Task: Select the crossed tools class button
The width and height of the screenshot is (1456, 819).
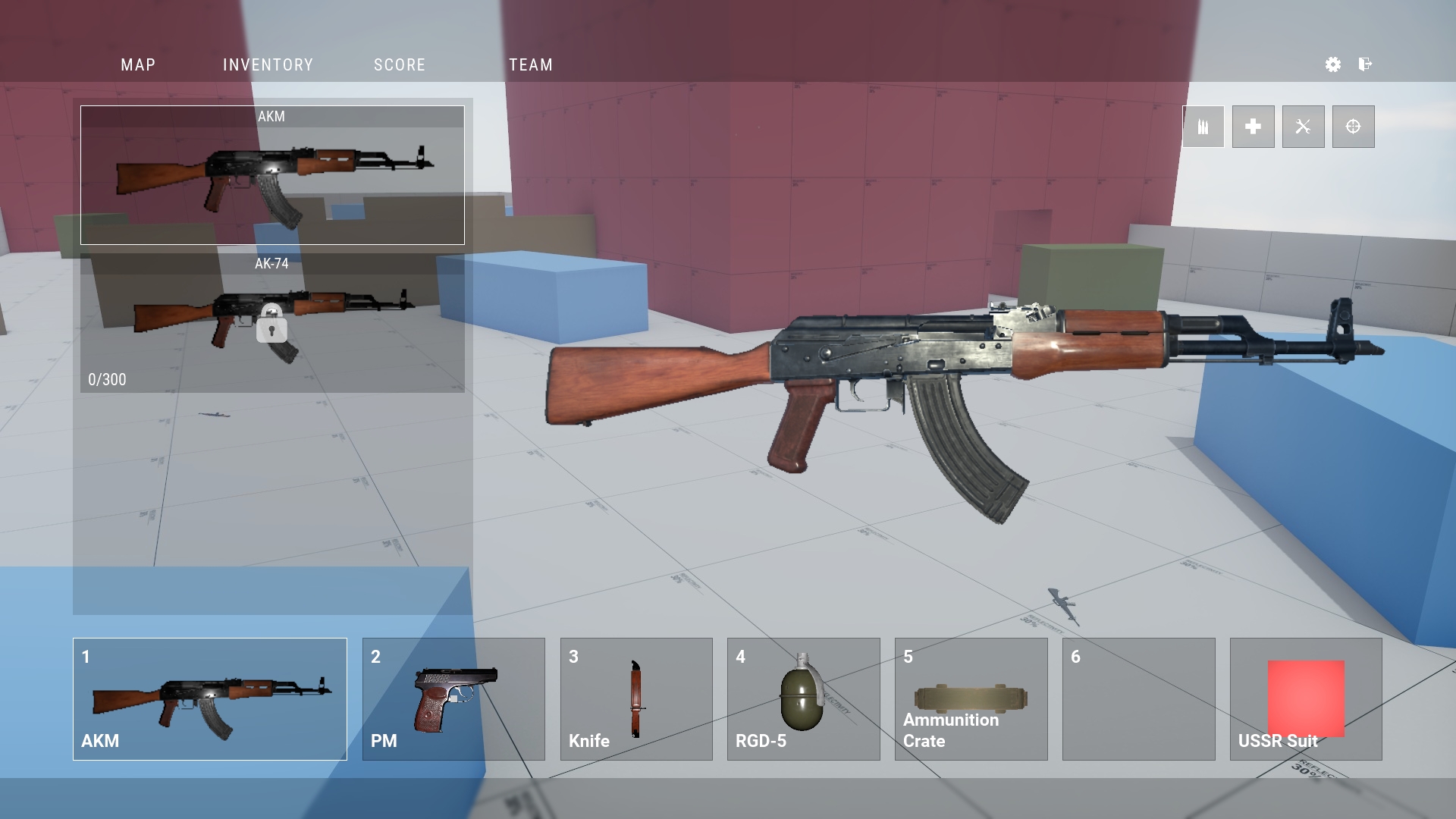Action: point(1303,127)
